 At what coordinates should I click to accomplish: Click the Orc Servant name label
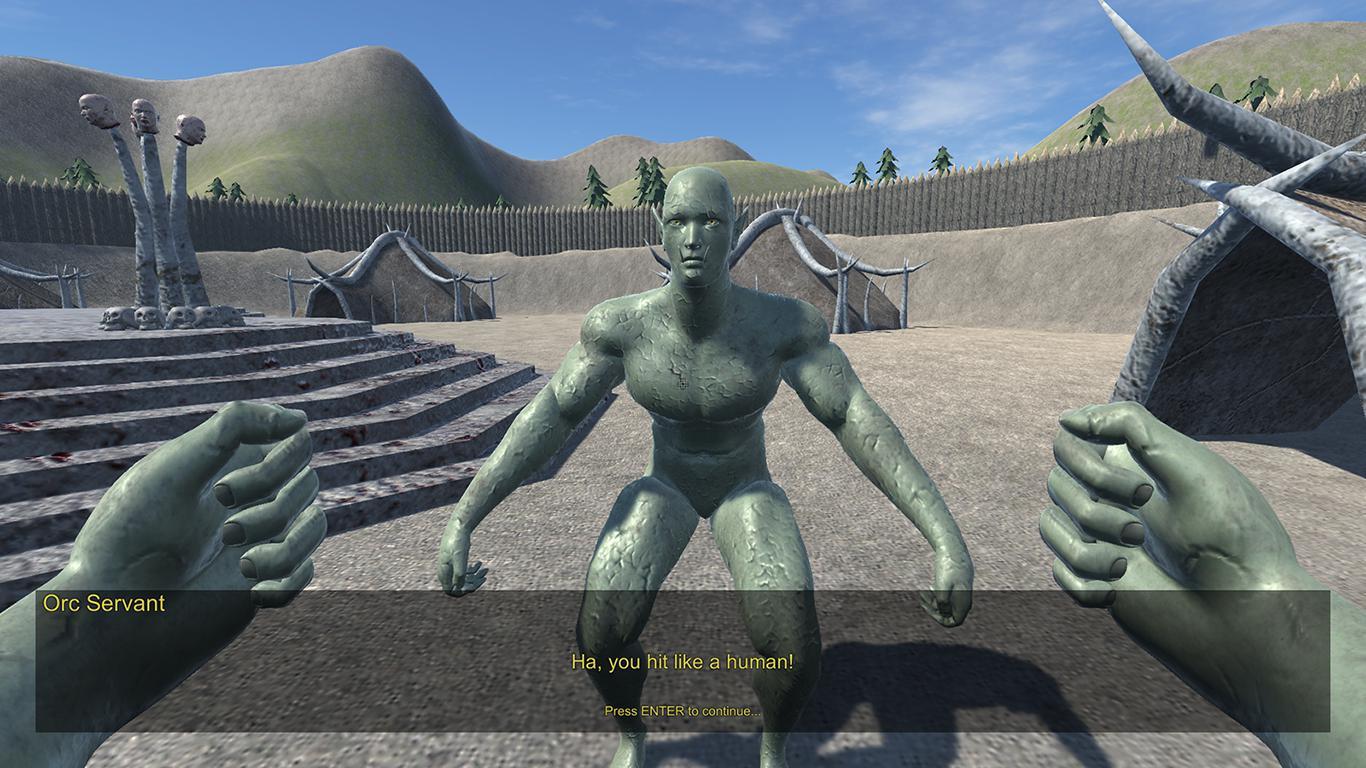click(x=105, y=603)
